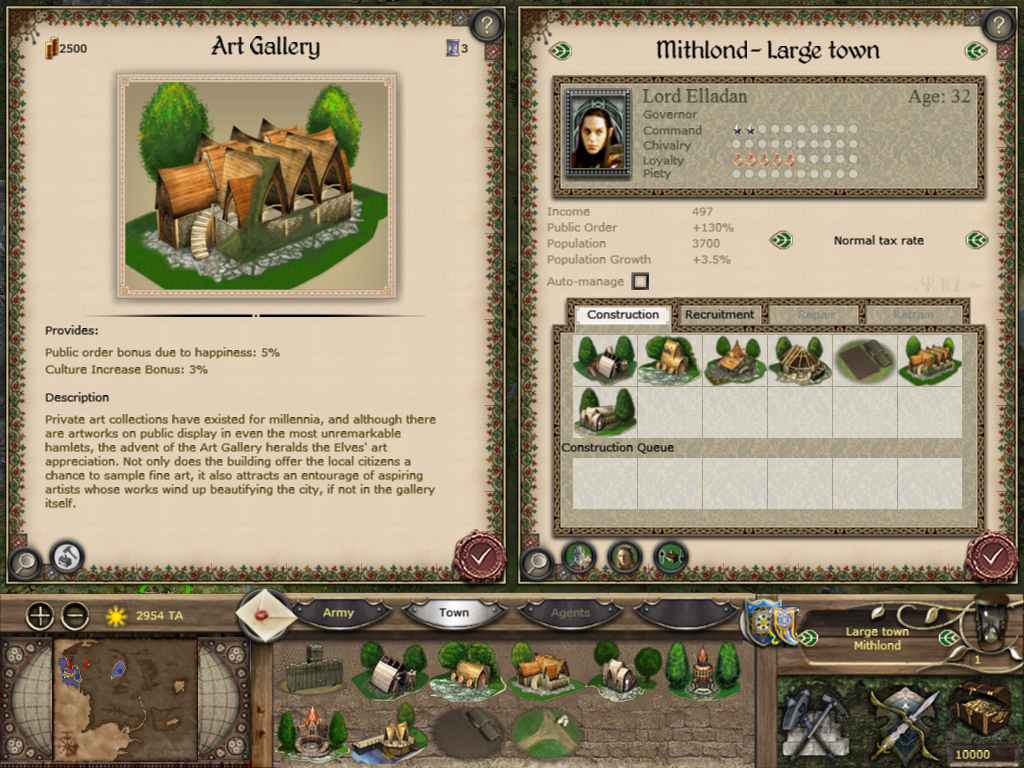
Task: Confirm the Art Gallery info with the checkmark
Action: 479,555
